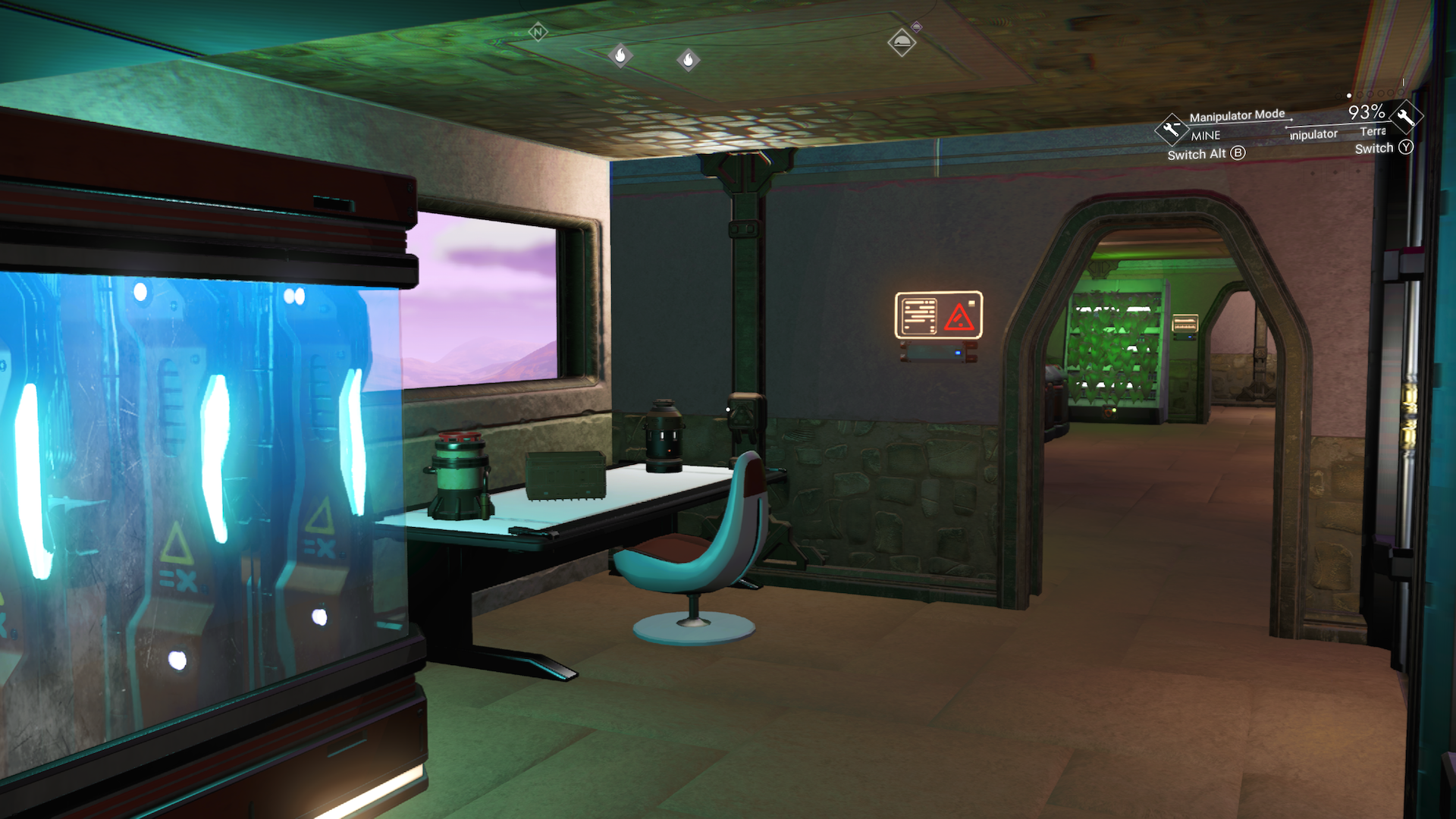This screenshot has width=1456, height=819.
Task: Click the left flame marker on the compass
Action: tap(622, 56)
